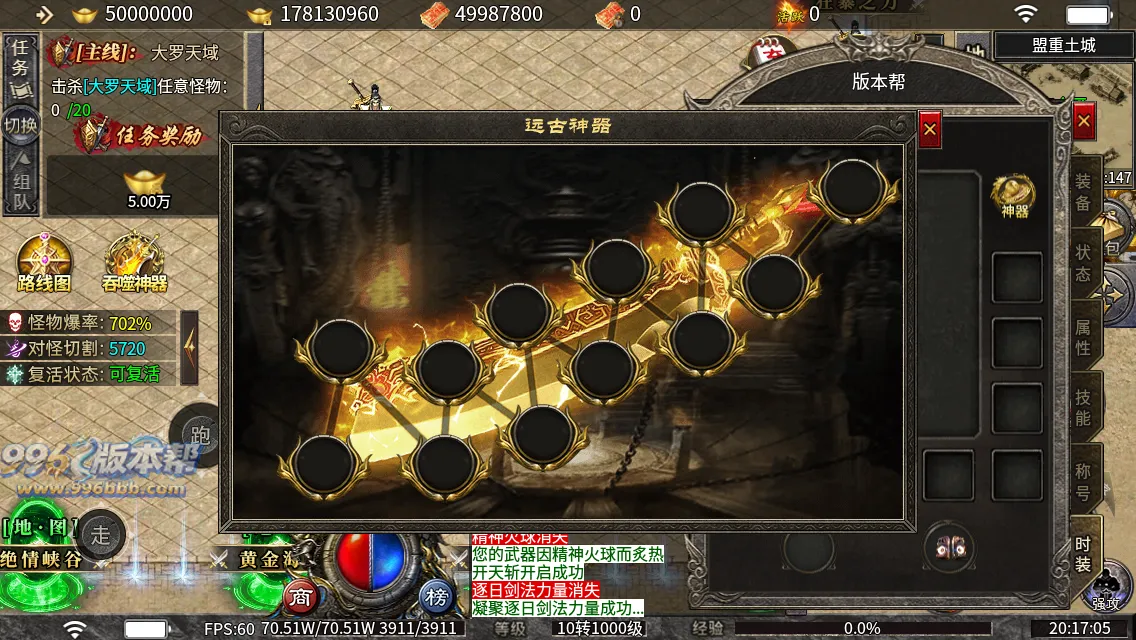Open the 吞噬神器 devour artifact feature

[x=134, y=263]
